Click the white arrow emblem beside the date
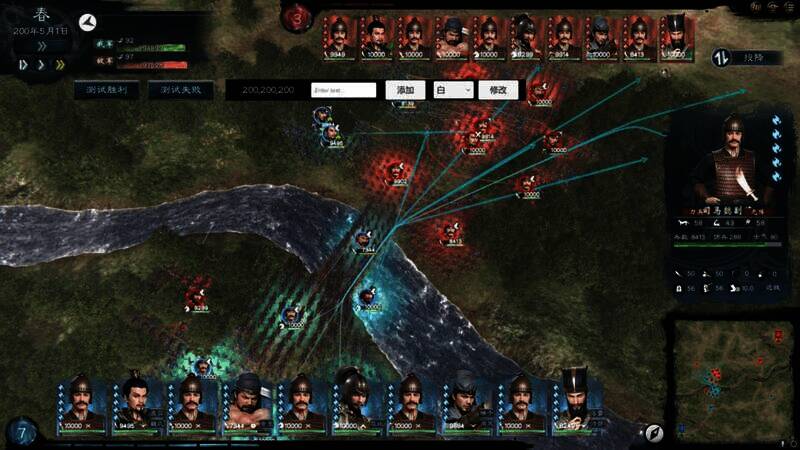The image size is (800, 450). tap(86, 22)
